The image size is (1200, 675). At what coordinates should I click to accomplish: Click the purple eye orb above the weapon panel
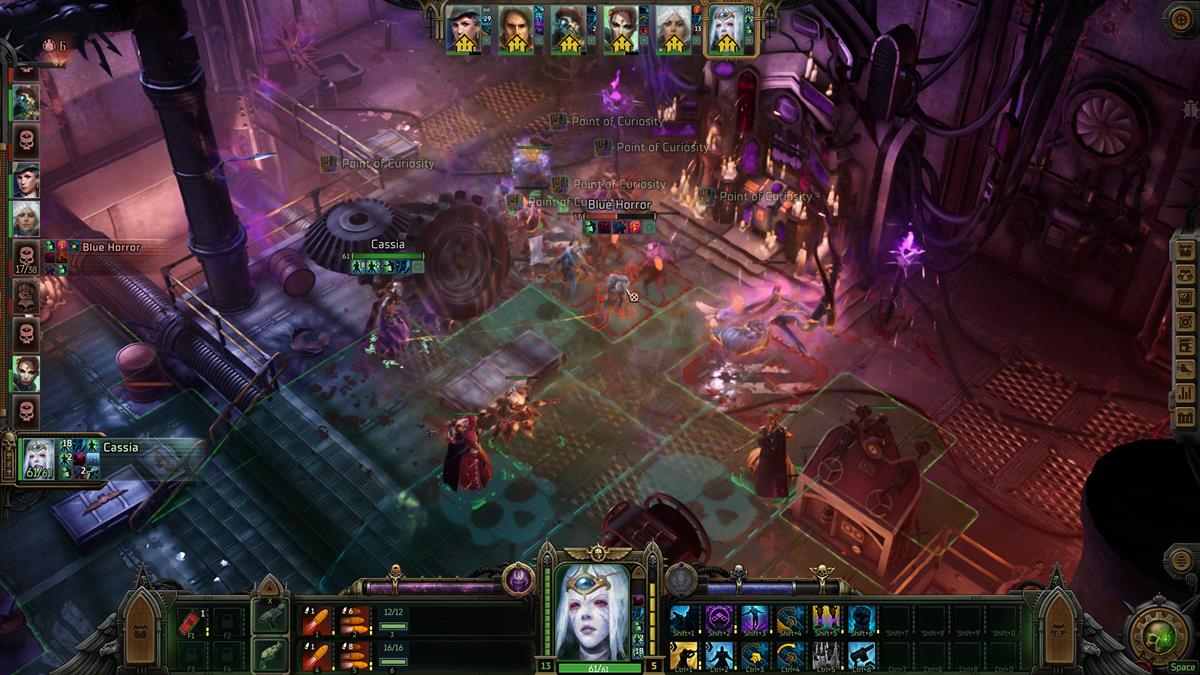tap(518, 579)
